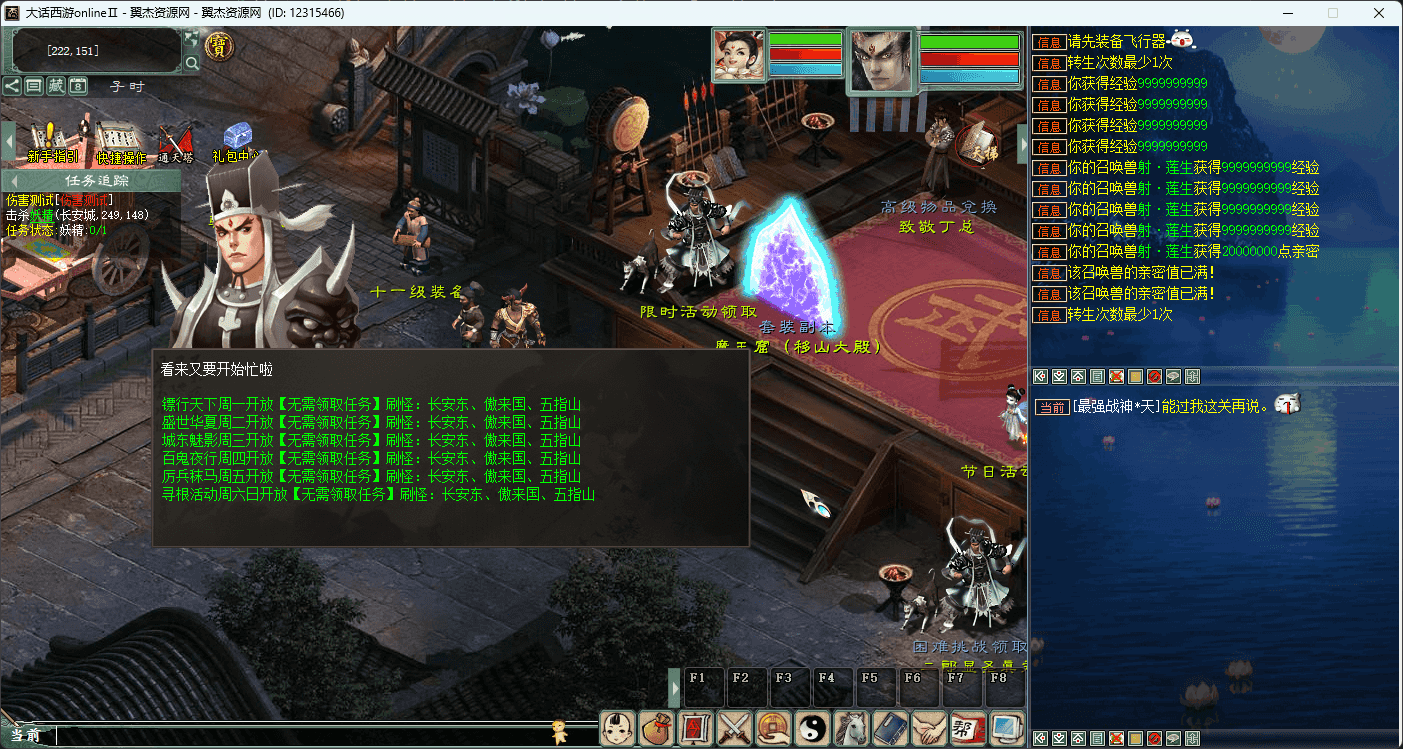Select the yin-yang skills icon
Screen dimensions: 1403x749
pyautogui.click(x=812, y=727)
